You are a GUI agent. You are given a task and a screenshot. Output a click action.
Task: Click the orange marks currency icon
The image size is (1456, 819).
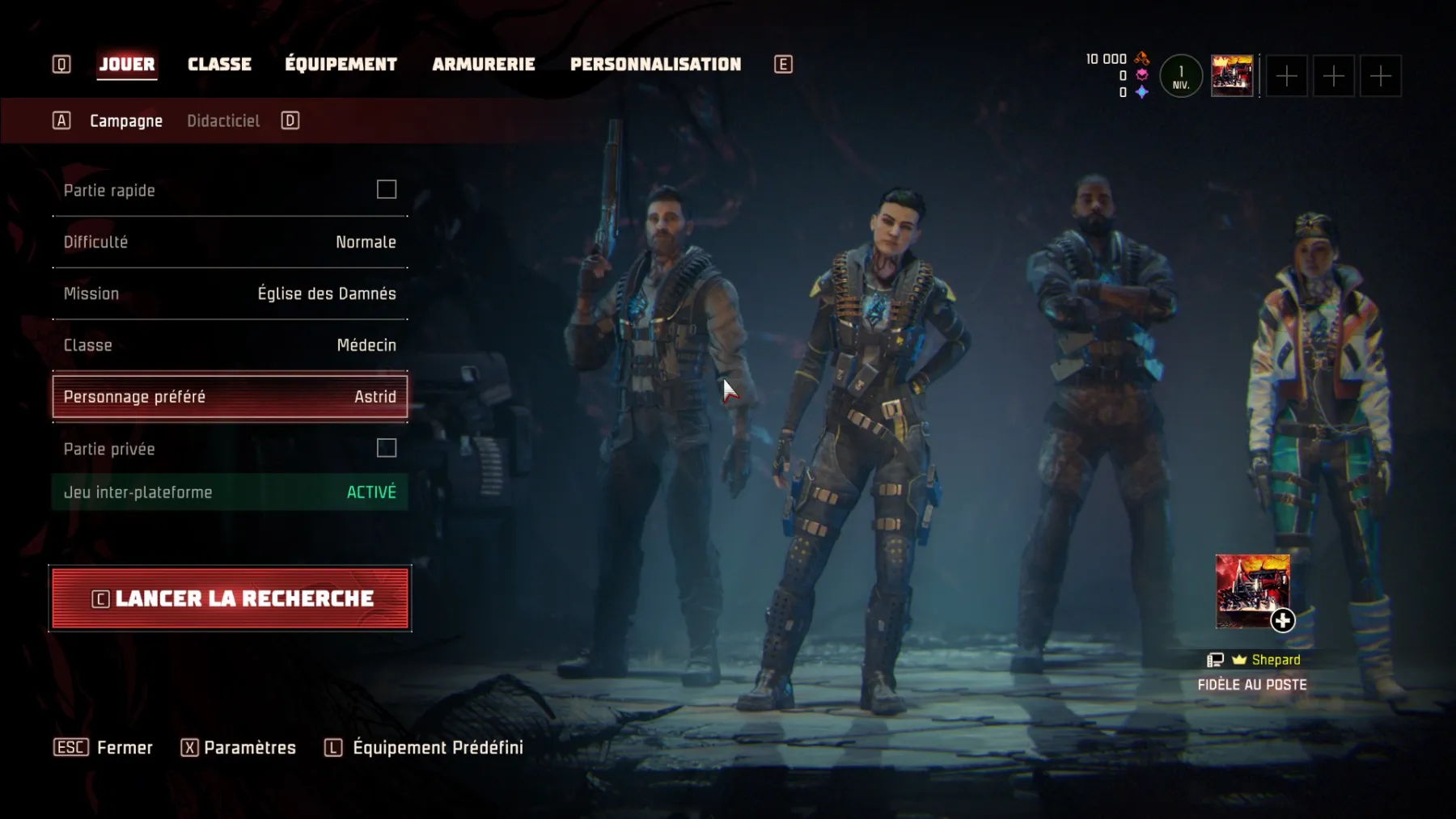click(x=1142, y=60)
